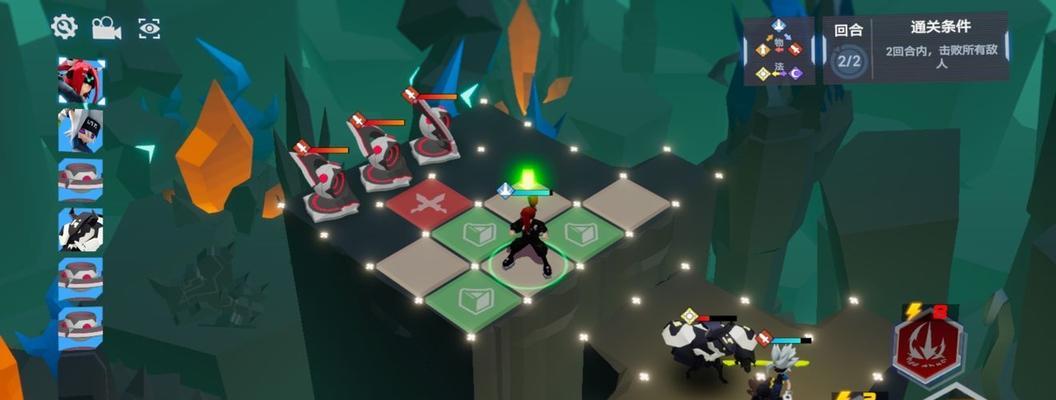The image size is (1056, 400).
Task: Open the gear settings menu
Action: click(65, 27)
